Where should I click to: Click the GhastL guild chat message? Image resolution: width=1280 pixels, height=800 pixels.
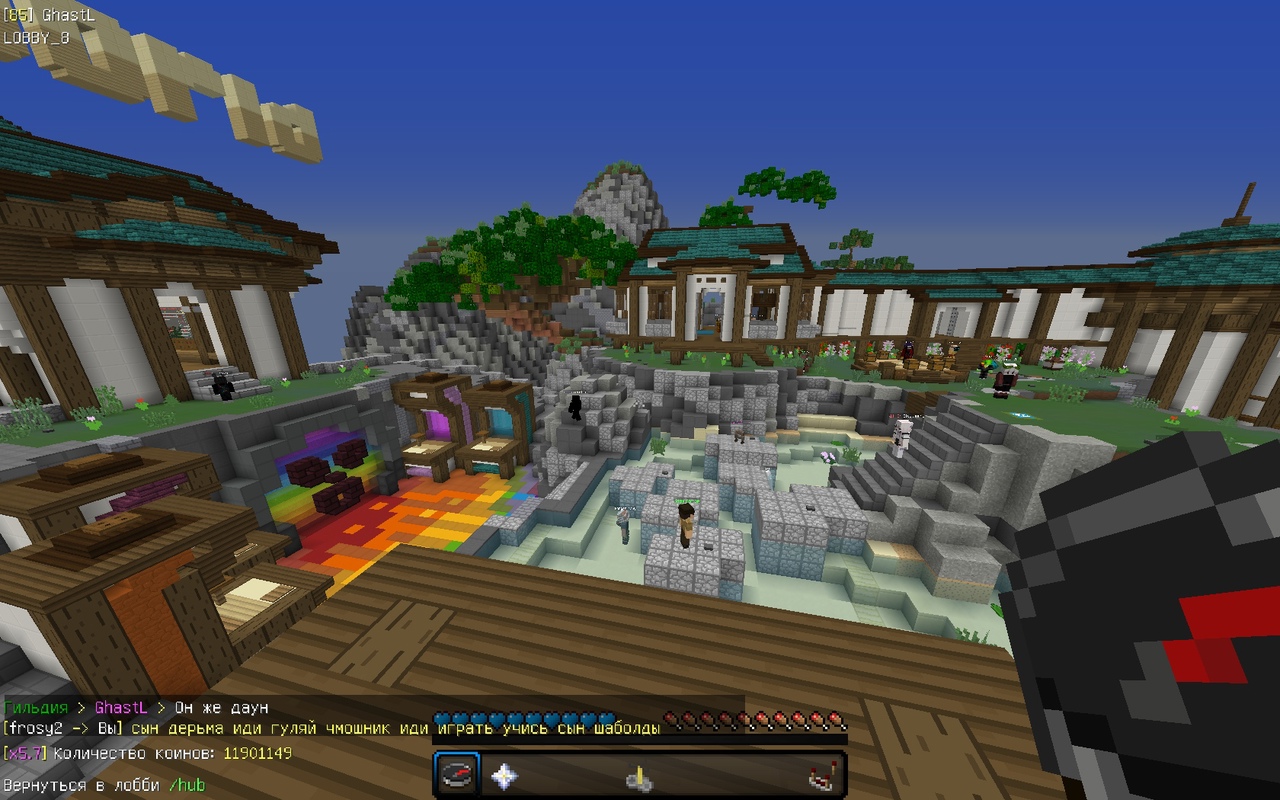[135, 708]
